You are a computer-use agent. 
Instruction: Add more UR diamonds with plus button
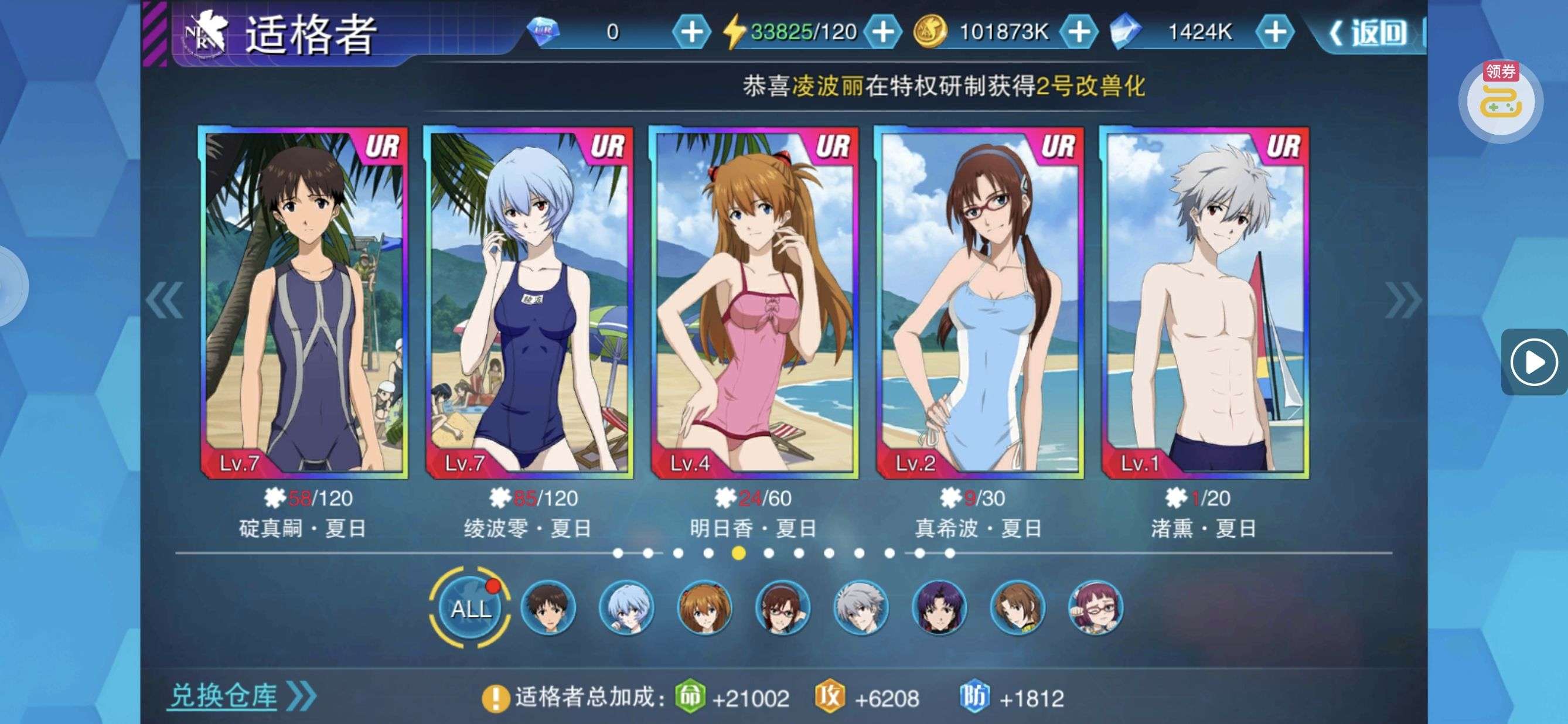point(691,32)
